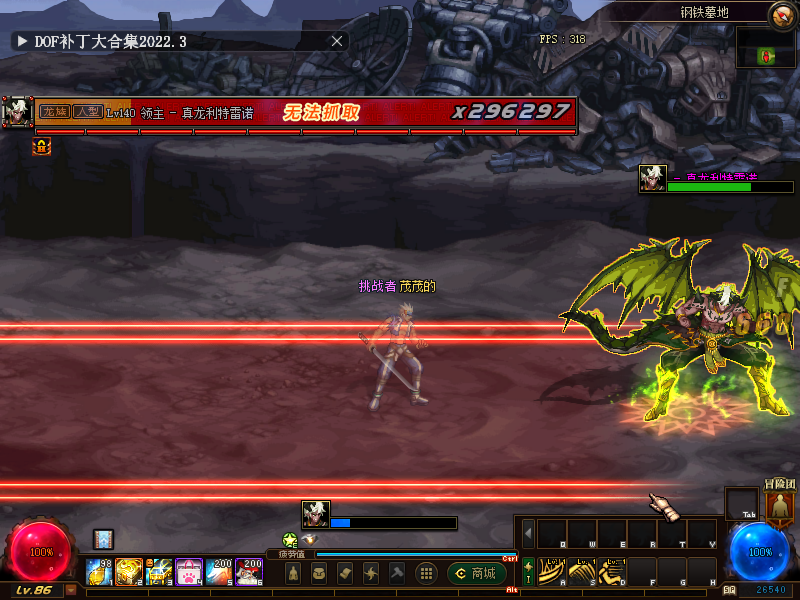
Task: Activate the slash skill on hotkey S
Action: (x=582, y=572)
